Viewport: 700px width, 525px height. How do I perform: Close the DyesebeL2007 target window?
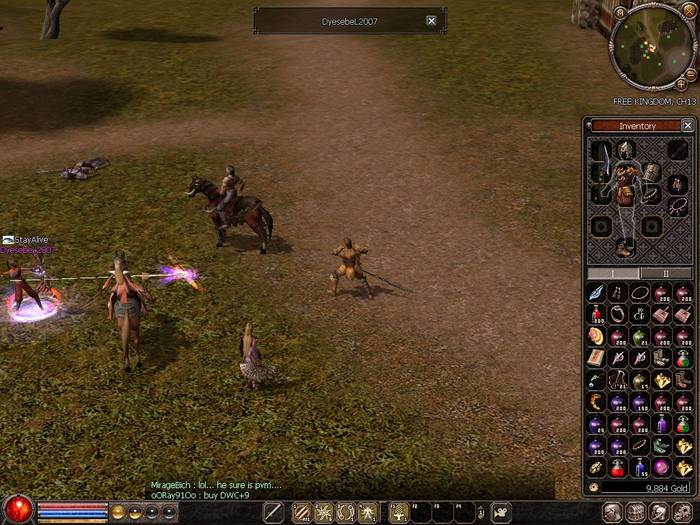pyautogui.click(x=431, y=20)
